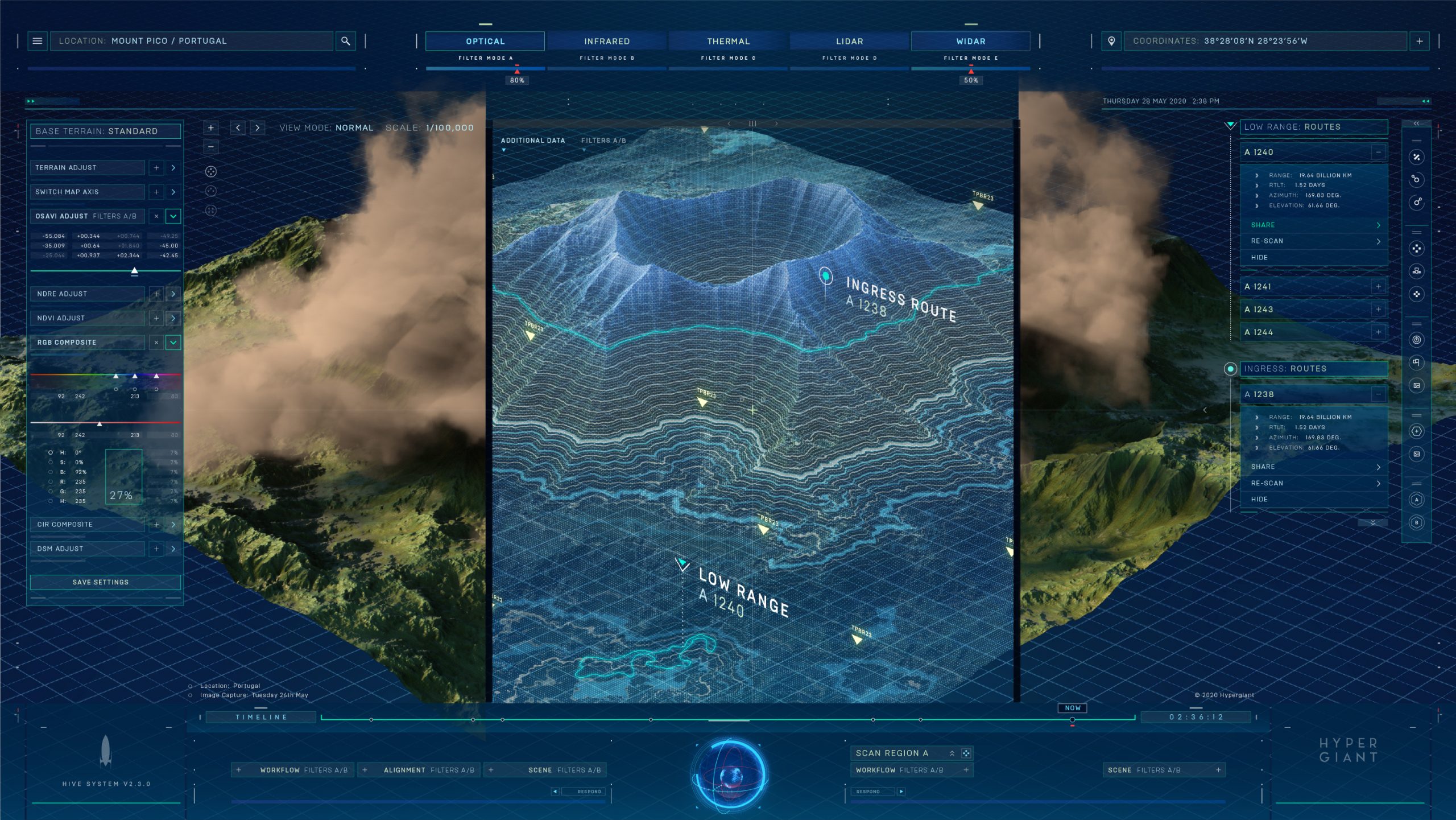Open the Scan Region A selector
This screenshot has height=820, width=1456.
pos(952,753)
